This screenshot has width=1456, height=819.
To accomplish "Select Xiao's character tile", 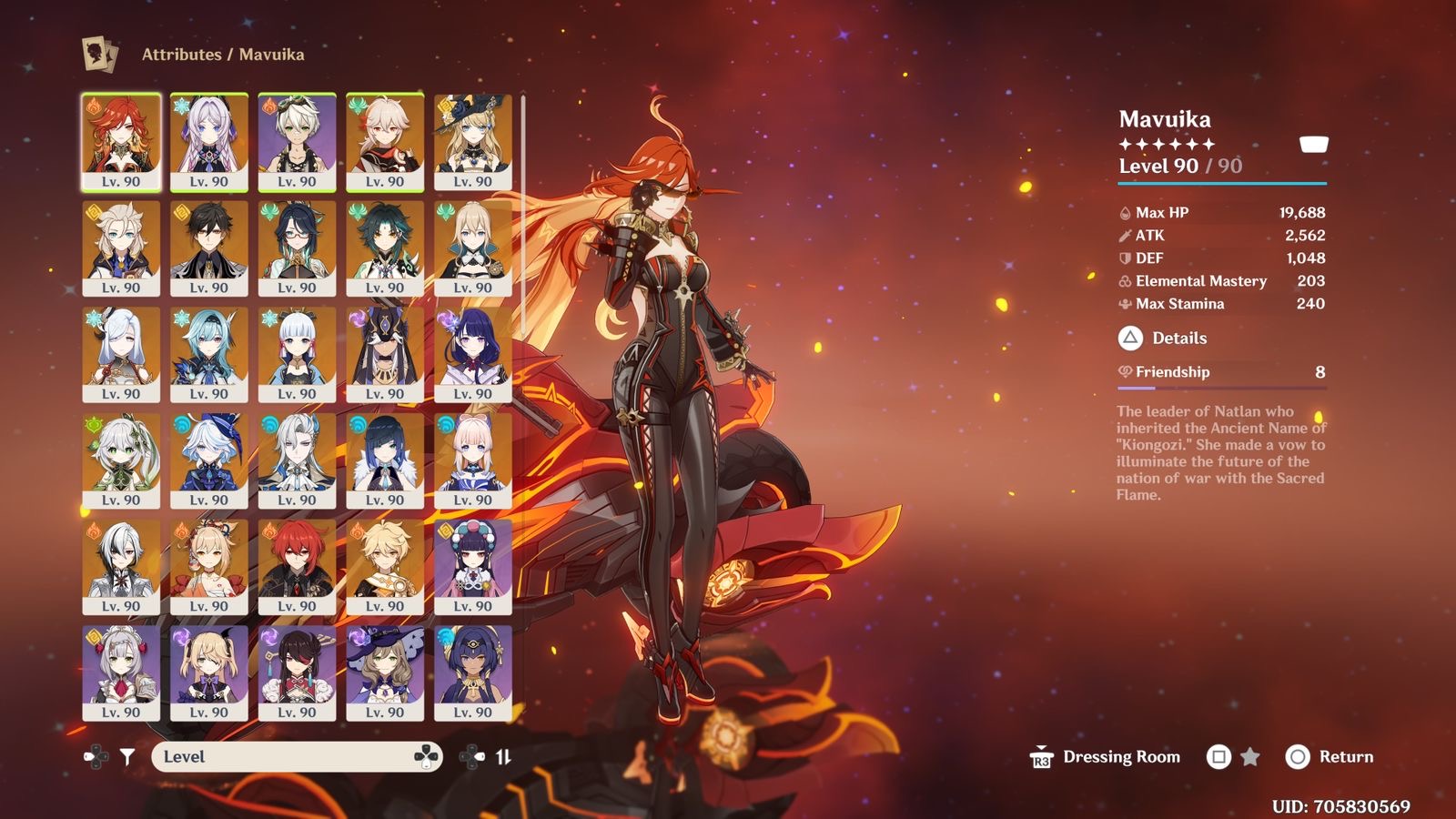I will [385, 248].
